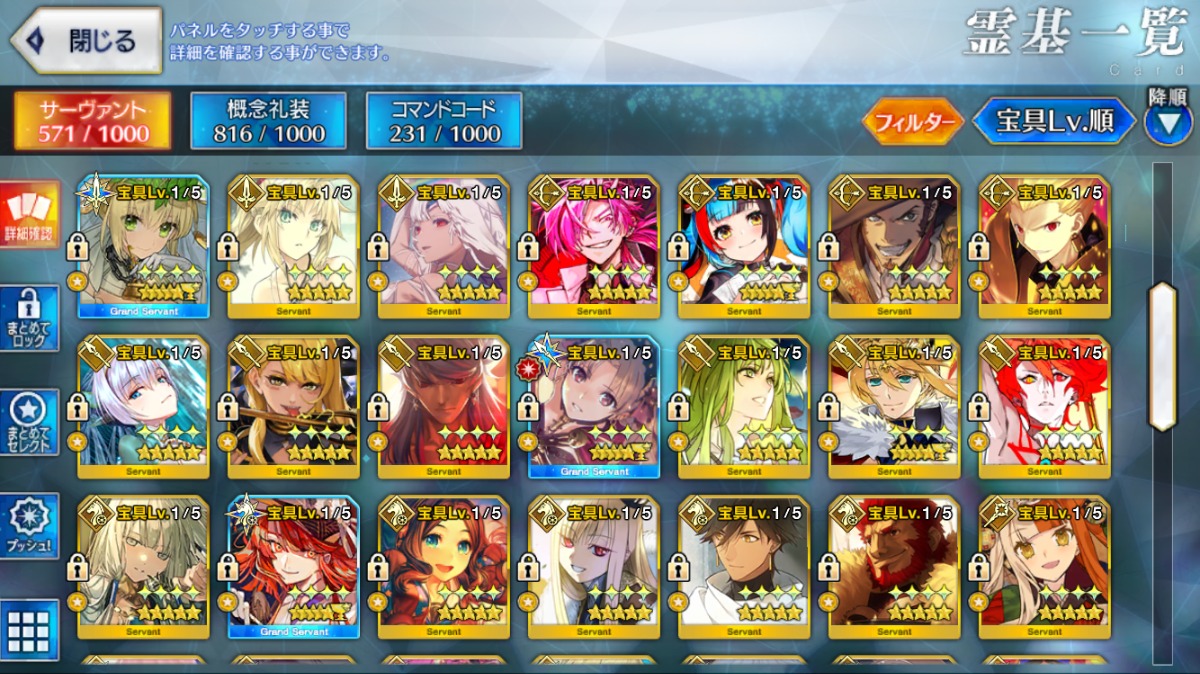Close the Spirit Origin list with 閉じる
The height and width of the screenshot is (674, 1200).
pos(86,41)
